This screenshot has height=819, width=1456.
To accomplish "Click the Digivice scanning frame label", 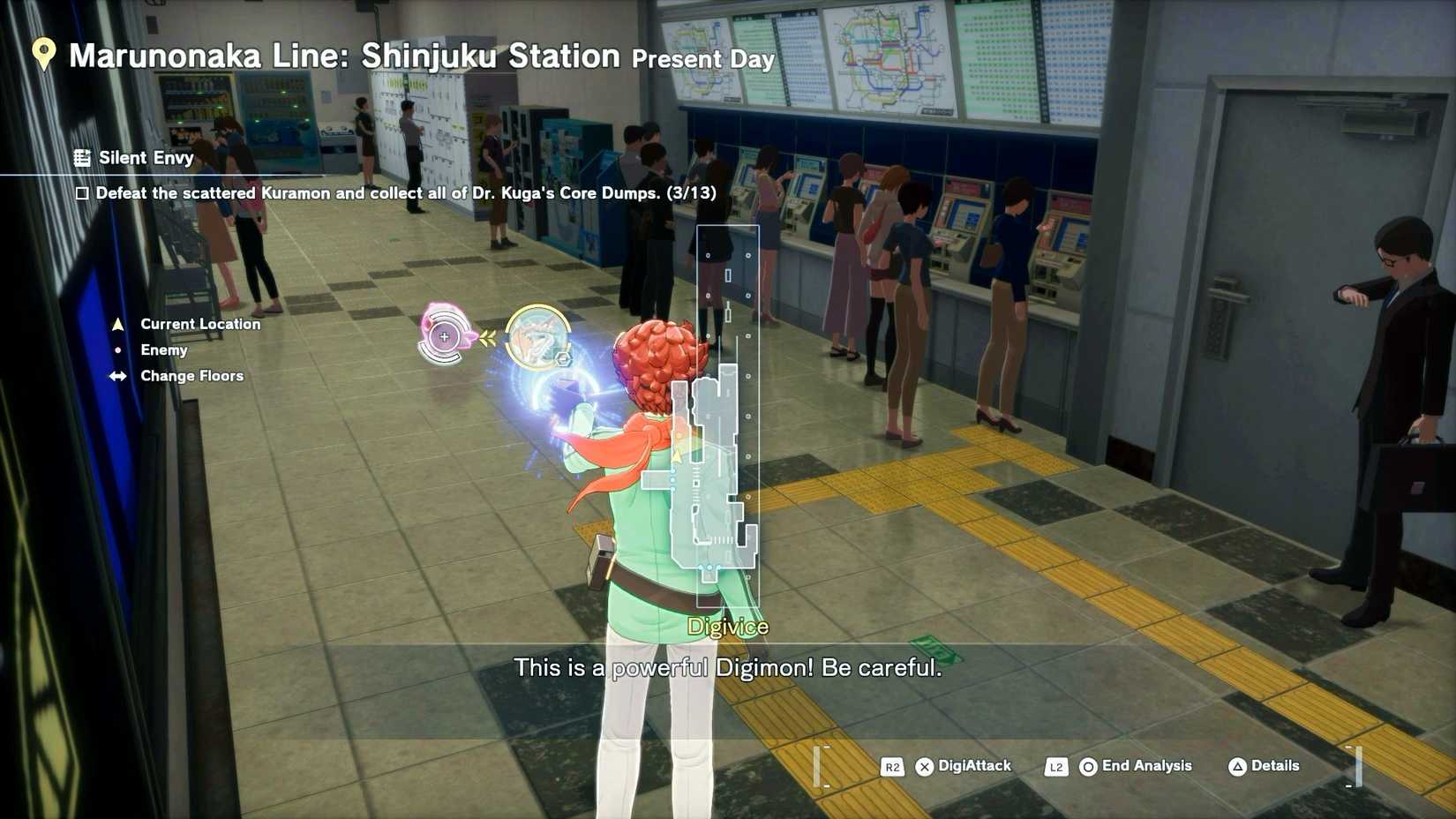I will pos(727,627).
